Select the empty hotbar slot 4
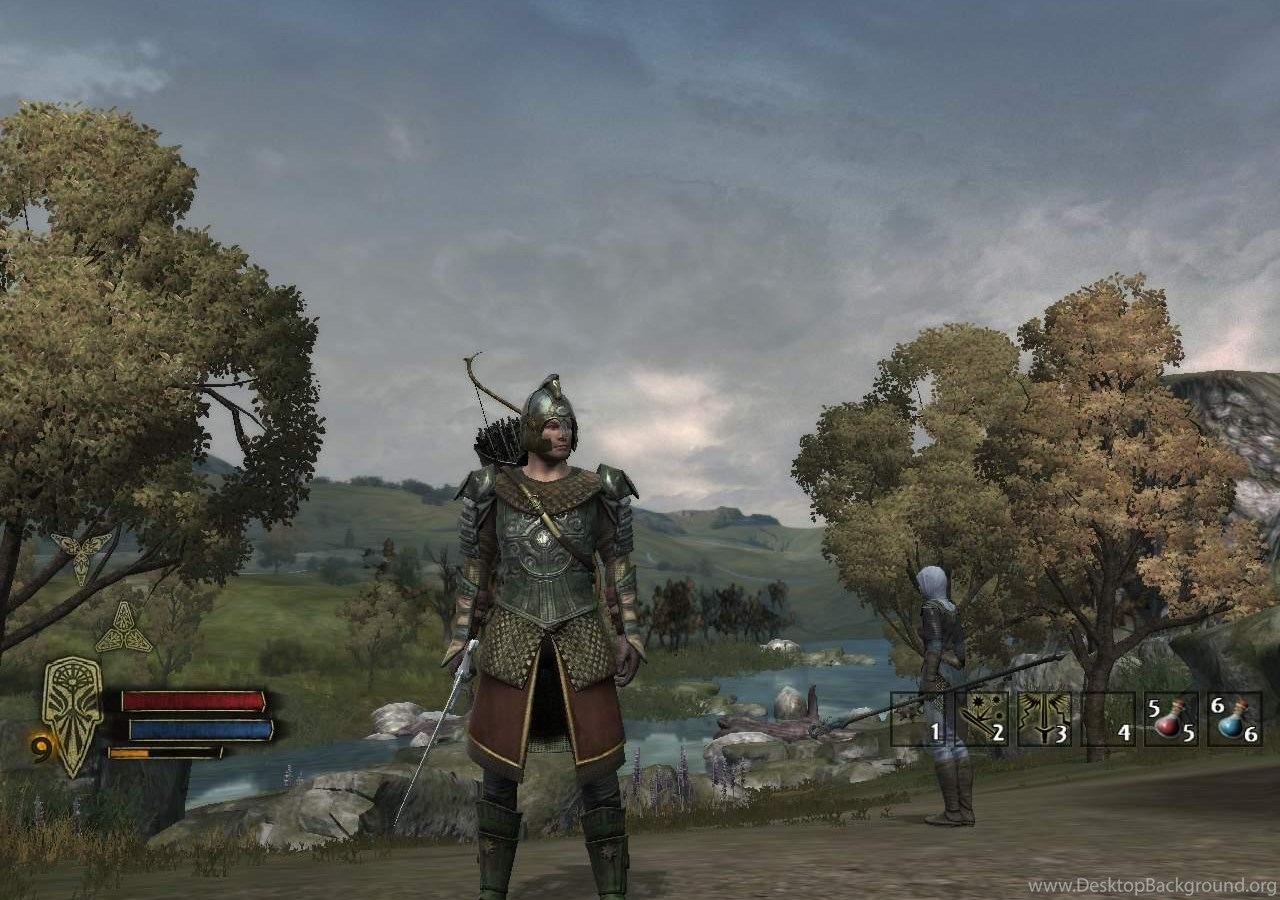Screen dimensions: 1280x900 1107,719
